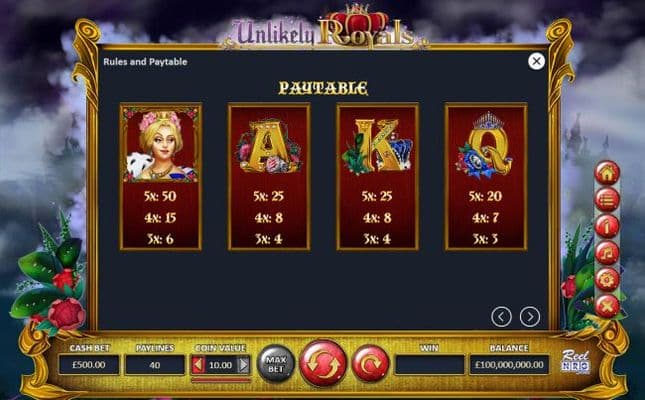Increase the coin value

point(243,365)
